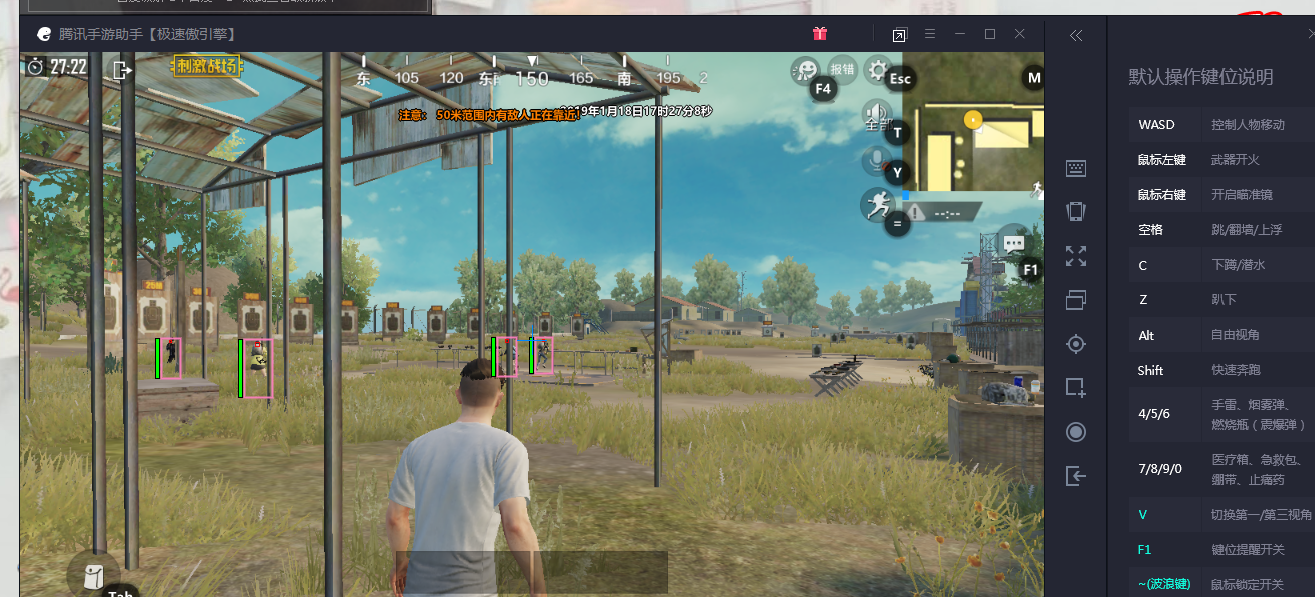Image resolution: width=1315 pixels, height=597 pixels.
Task: Start screen recording from emulator sidebar
Action: (1076, 432)
